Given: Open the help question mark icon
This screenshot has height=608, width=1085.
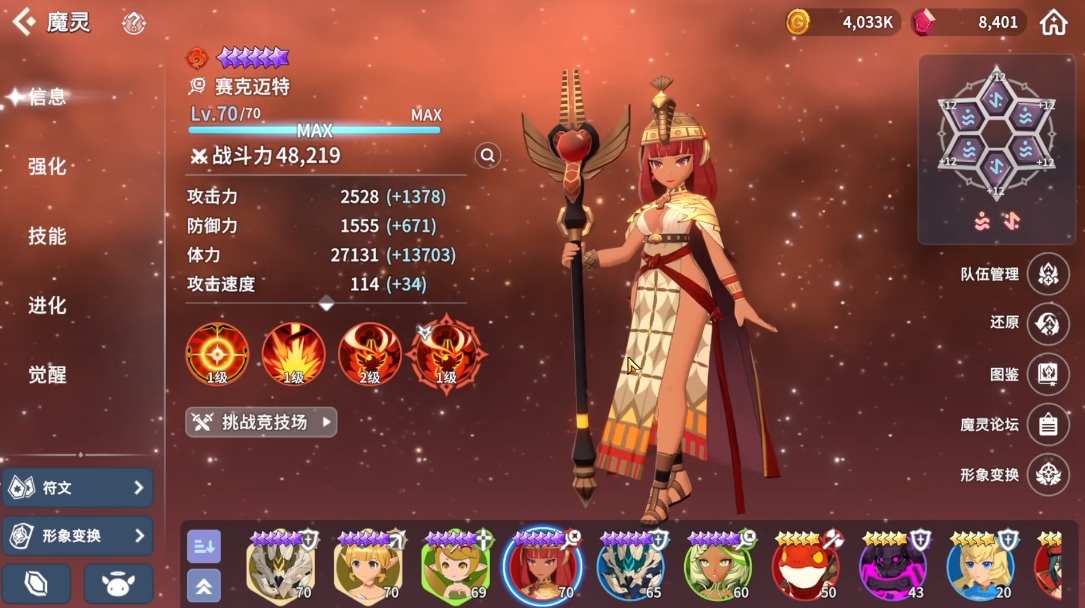Looking at the screenshot, I should tap(133, 23).
